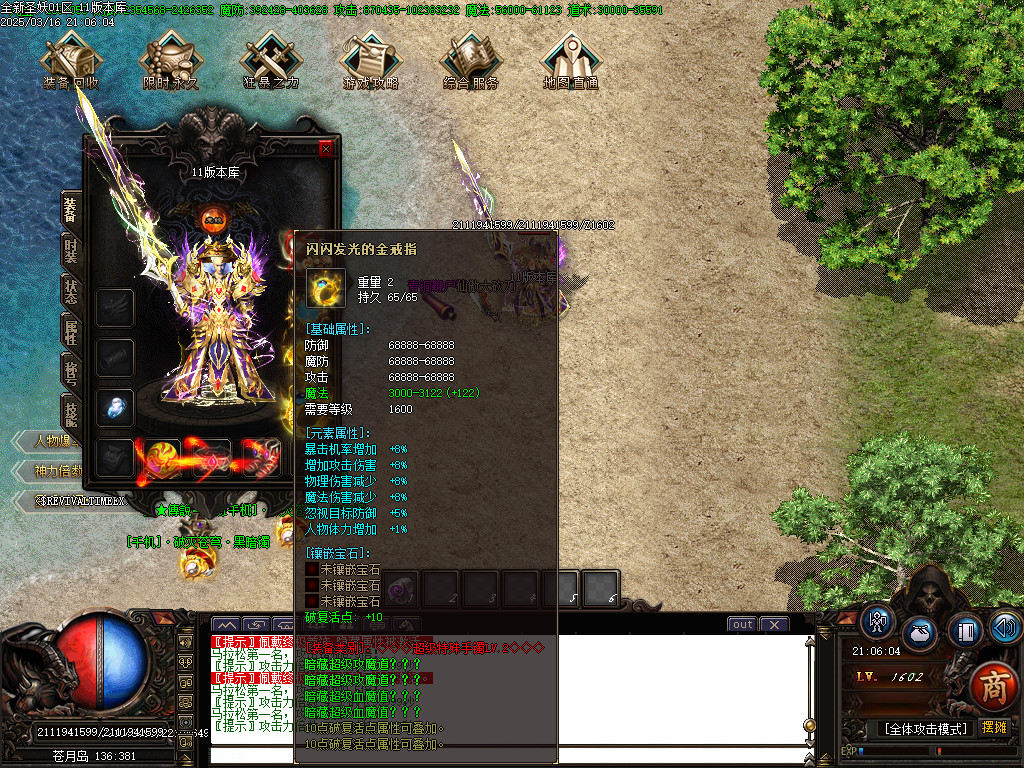The width and height of the screenshot is (1024, 768).
Task: Open the 狂暴之力 crossed swords icon
Action: point(271,60)
